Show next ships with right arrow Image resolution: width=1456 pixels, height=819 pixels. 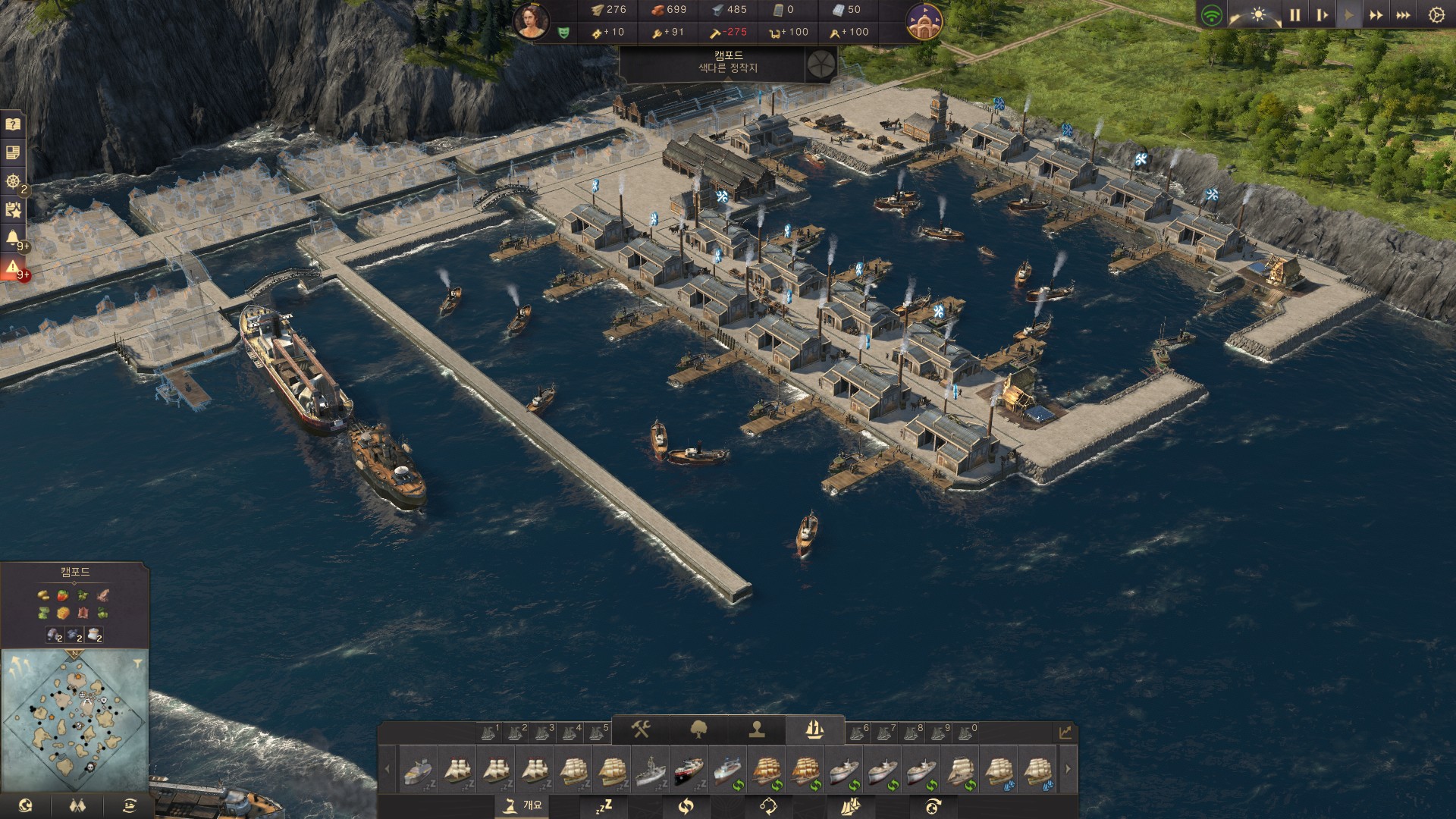(1068, 769)
